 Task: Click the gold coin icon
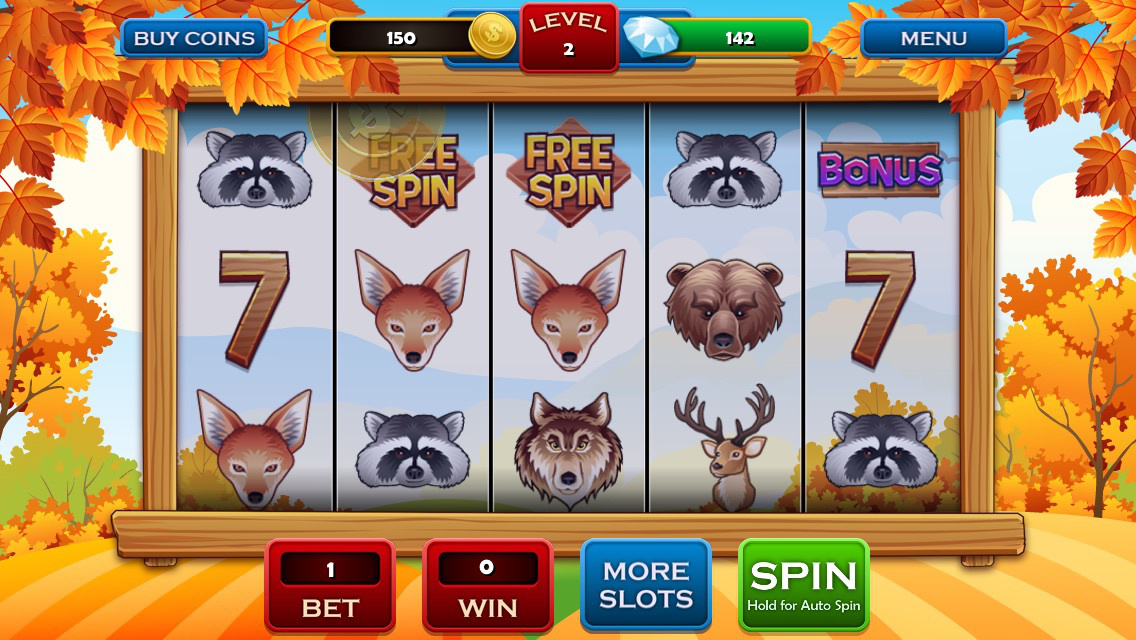coord(492,36)
